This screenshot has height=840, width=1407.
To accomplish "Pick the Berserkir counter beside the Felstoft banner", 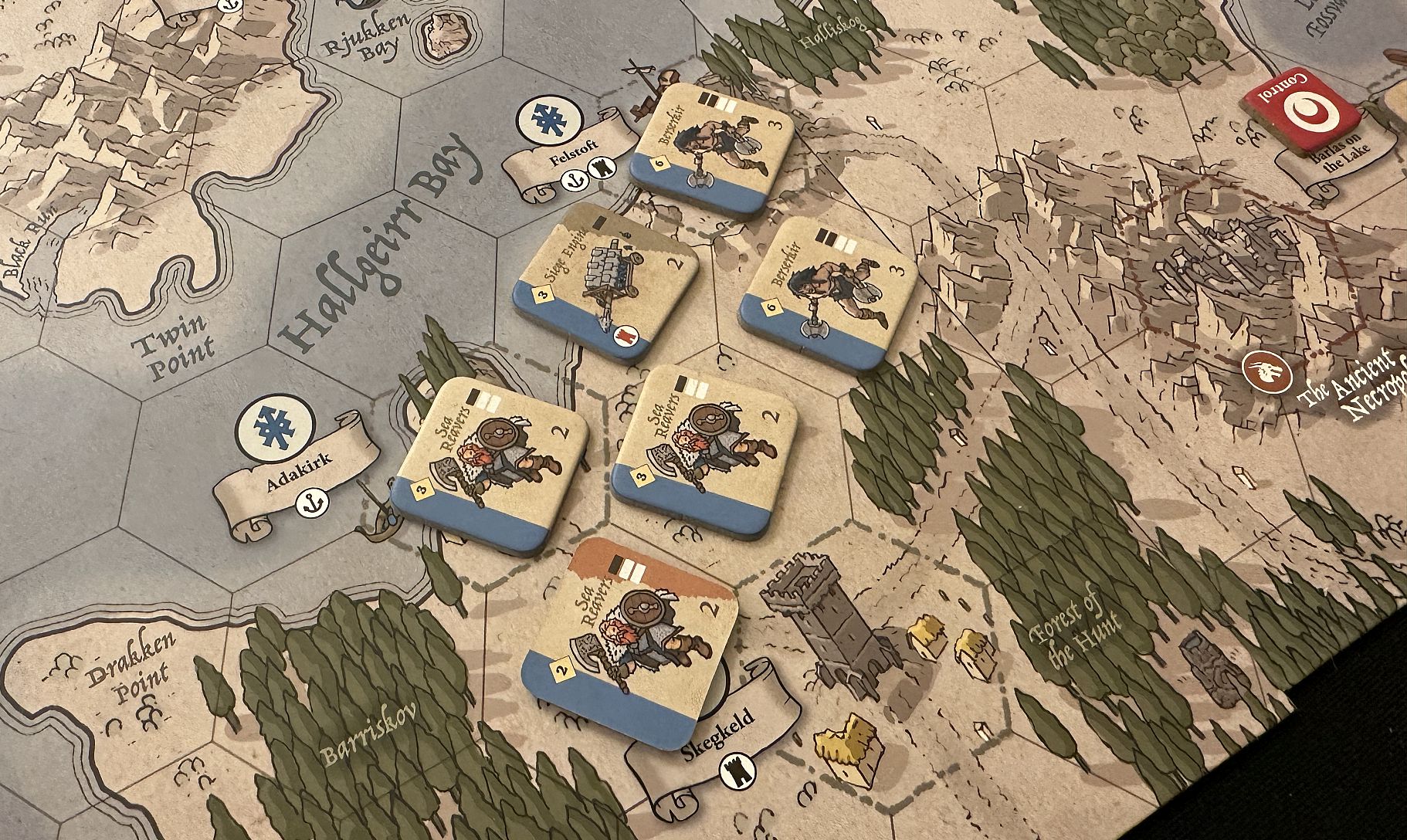I will click(711, 149).
